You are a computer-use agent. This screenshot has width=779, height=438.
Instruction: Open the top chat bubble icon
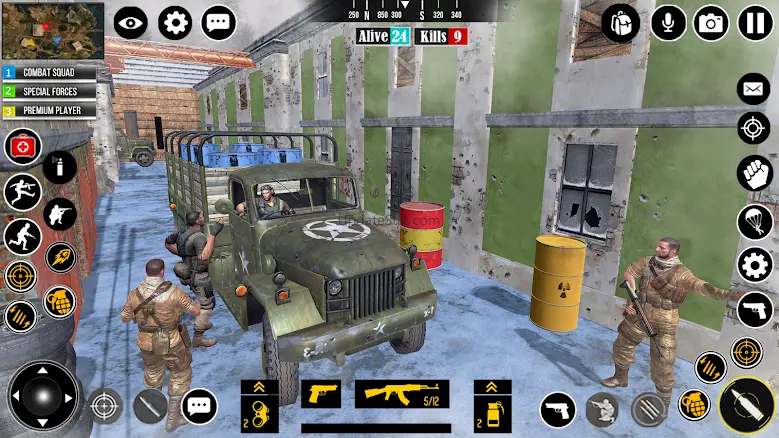tap(219, 22)
